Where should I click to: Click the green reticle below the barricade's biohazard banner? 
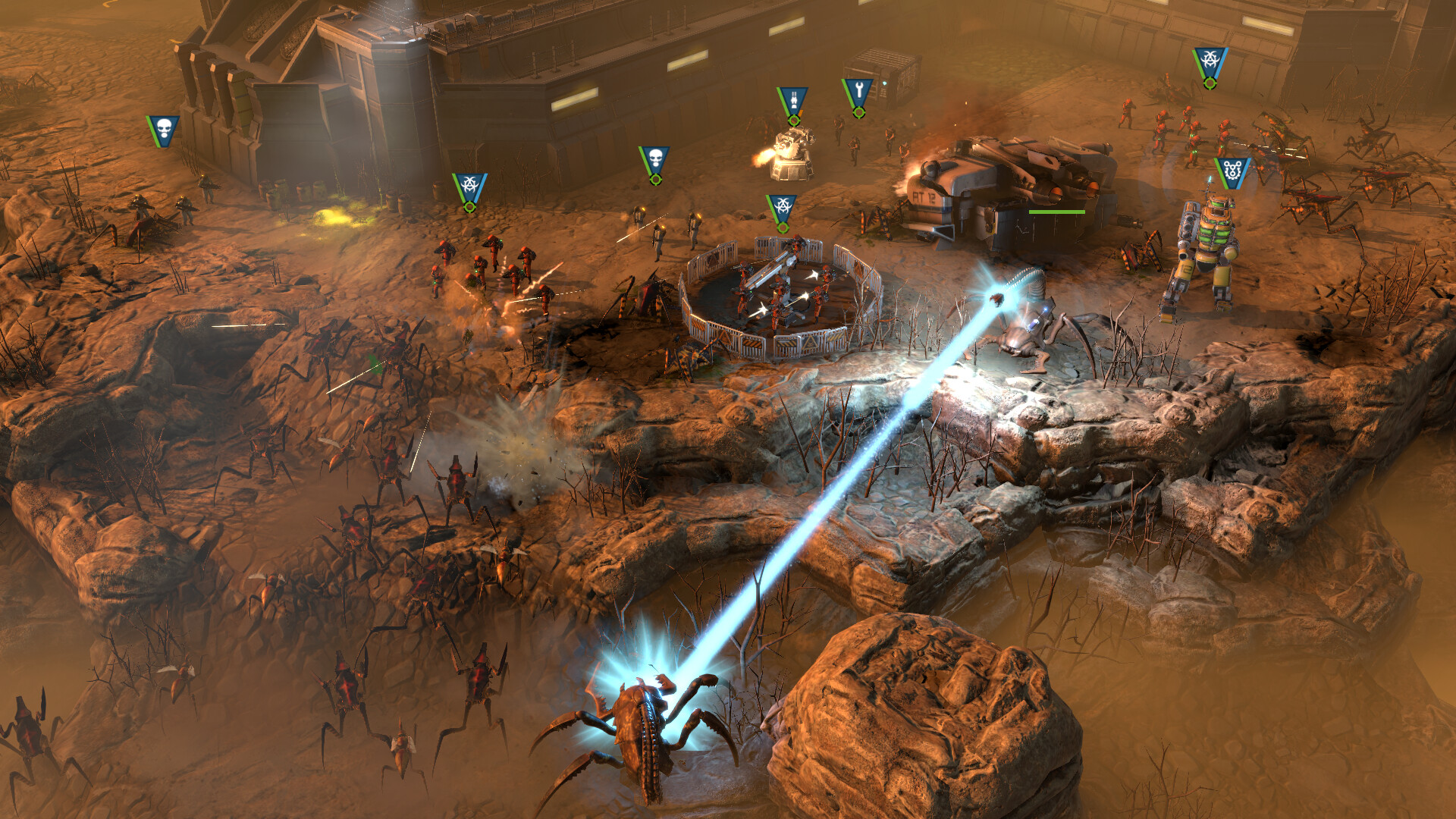click(783, 229)
